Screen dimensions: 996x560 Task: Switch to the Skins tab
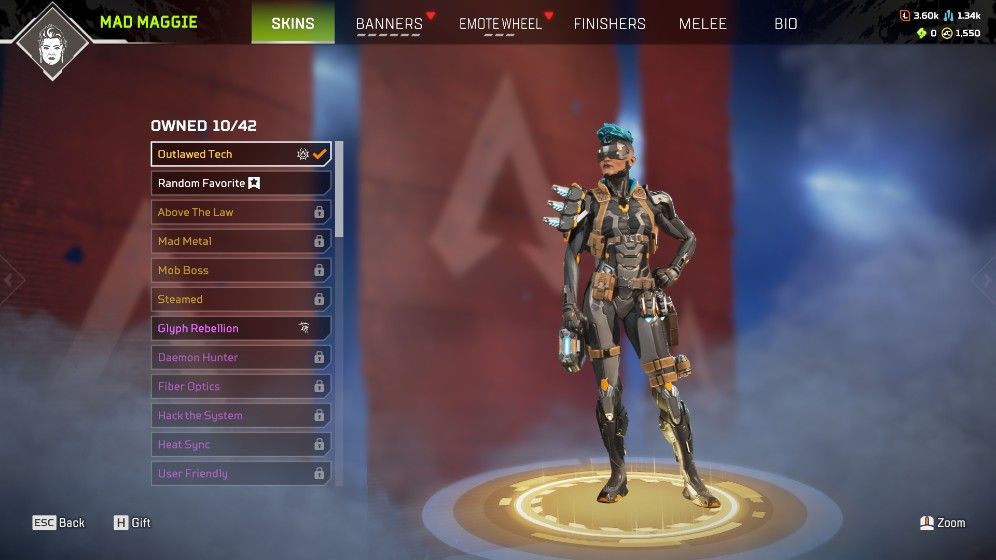tap(292, 23)
